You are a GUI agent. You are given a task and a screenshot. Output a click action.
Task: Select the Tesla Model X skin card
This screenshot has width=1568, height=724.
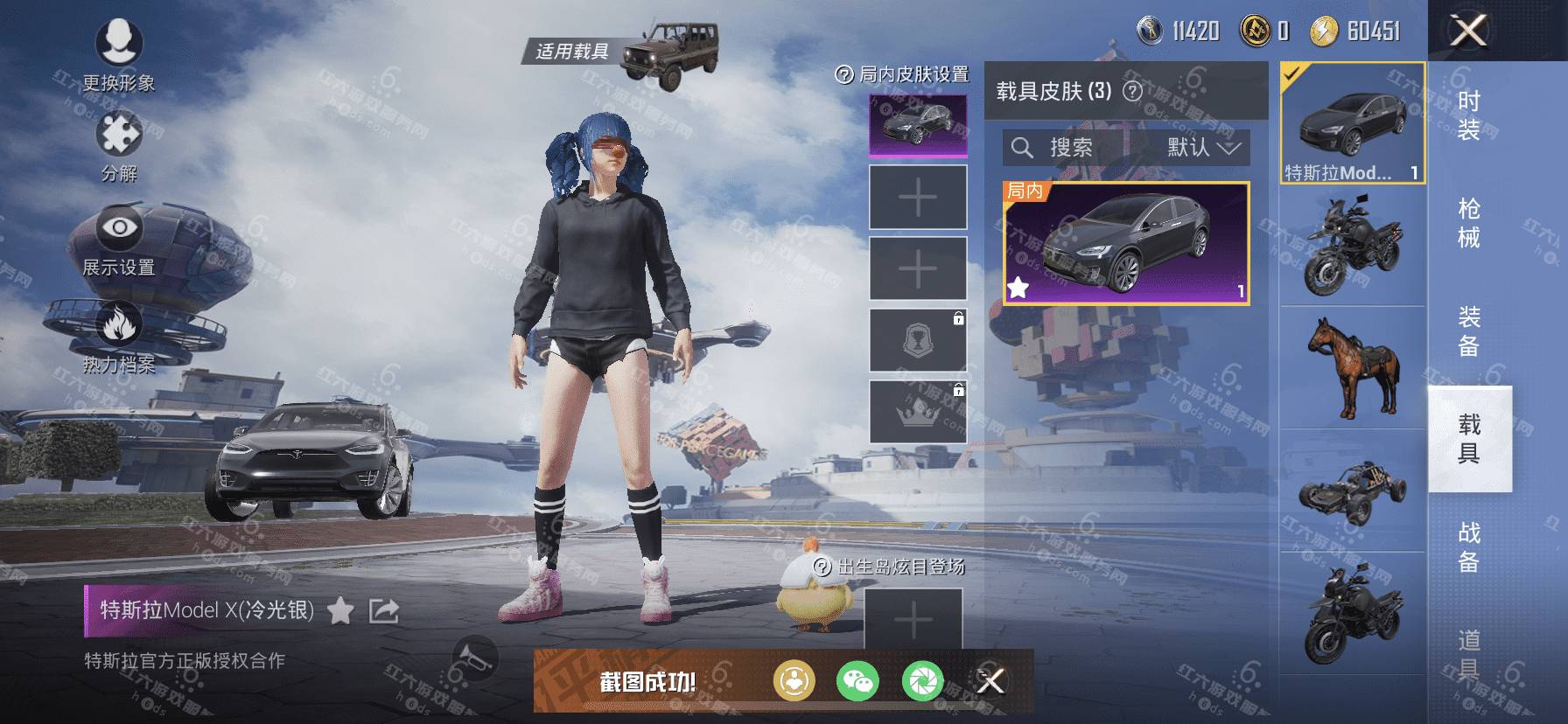(1126, 243)
